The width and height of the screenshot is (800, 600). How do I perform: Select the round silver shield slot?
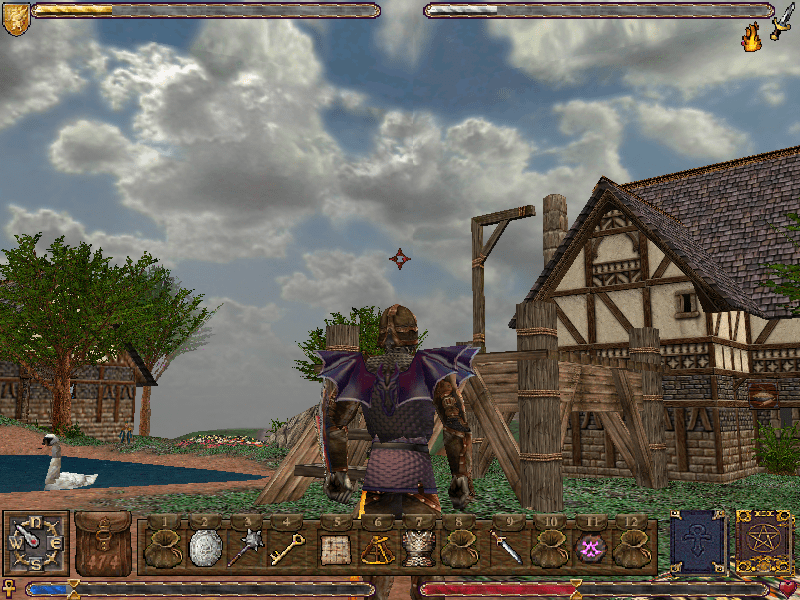[x=204, y=547]
